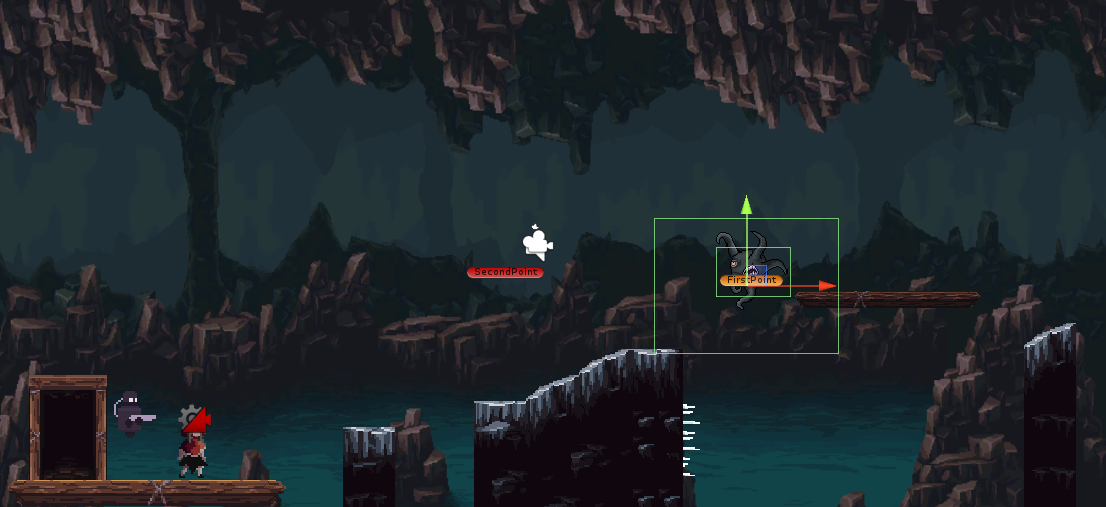Select the SecondPoint red label
This screenshot has height=507, width=1106.
[505, 272]
